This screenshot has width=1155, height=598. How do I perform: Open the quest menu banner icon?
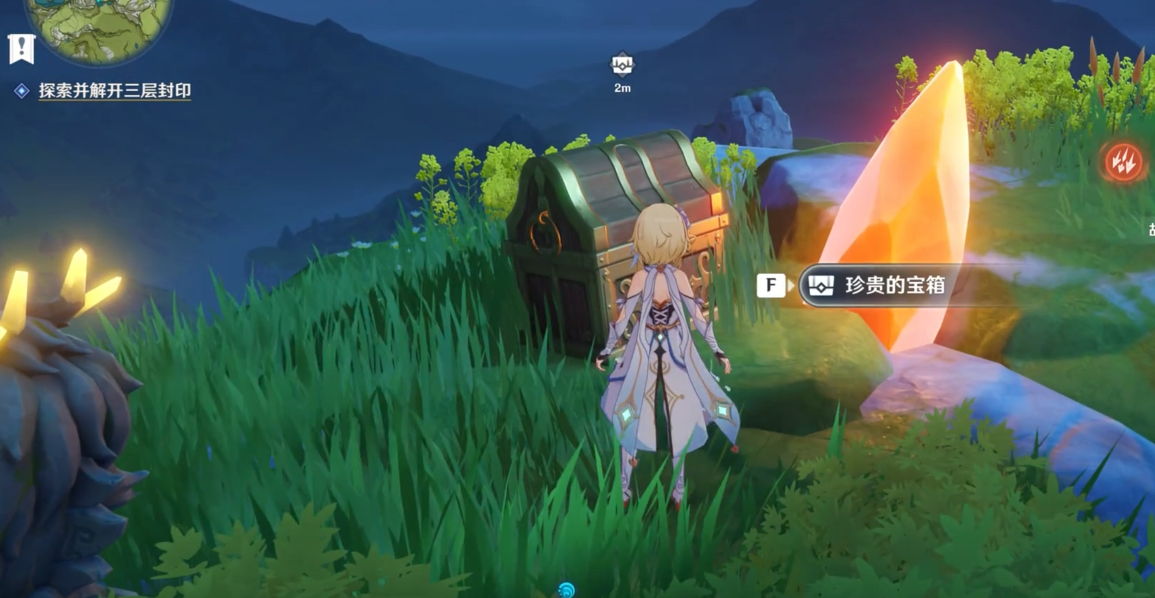(21, 48)
